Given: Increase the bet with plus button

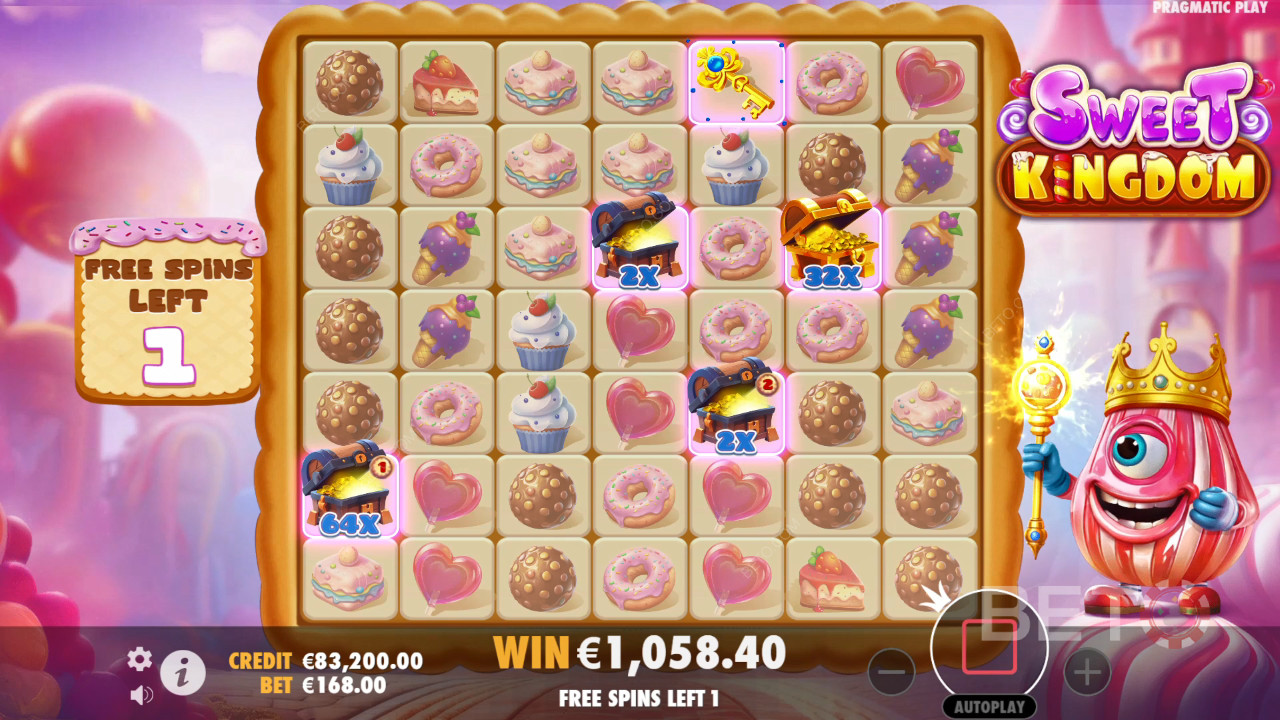Looking at the screenshot, I should tap(1087, 672).
